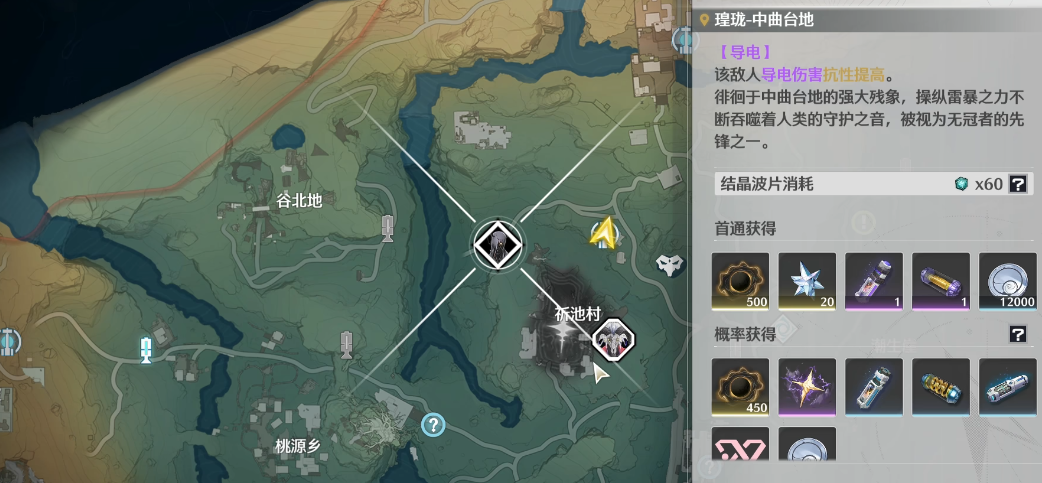View the star-shaped reward with quantity 20
The image size is (1042, 483).
pyautogui.click(x=807, y=281)
